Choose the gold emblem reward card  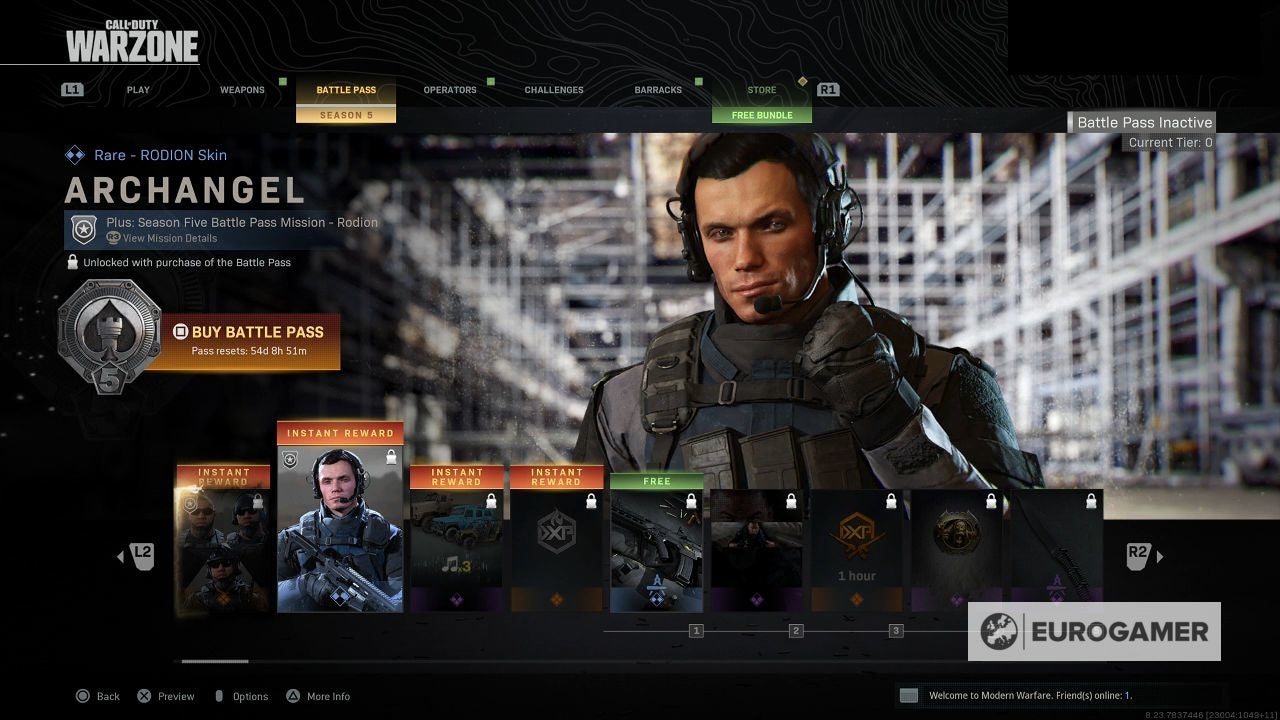click(x=956, y=550)
